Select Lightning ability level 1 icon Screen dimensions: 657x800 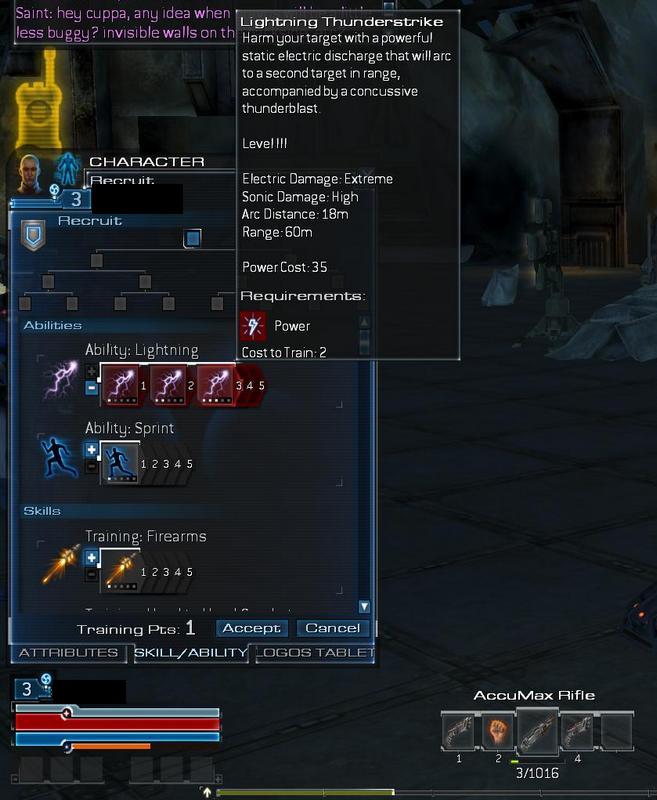120,385
